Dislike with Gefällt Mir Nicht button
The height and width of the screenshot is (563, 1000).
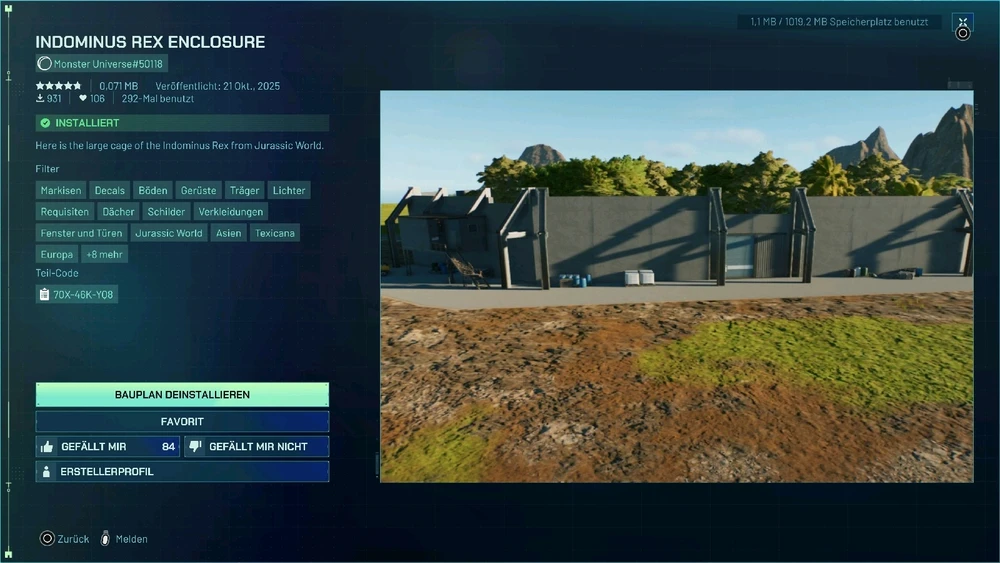tap(257, 446)
